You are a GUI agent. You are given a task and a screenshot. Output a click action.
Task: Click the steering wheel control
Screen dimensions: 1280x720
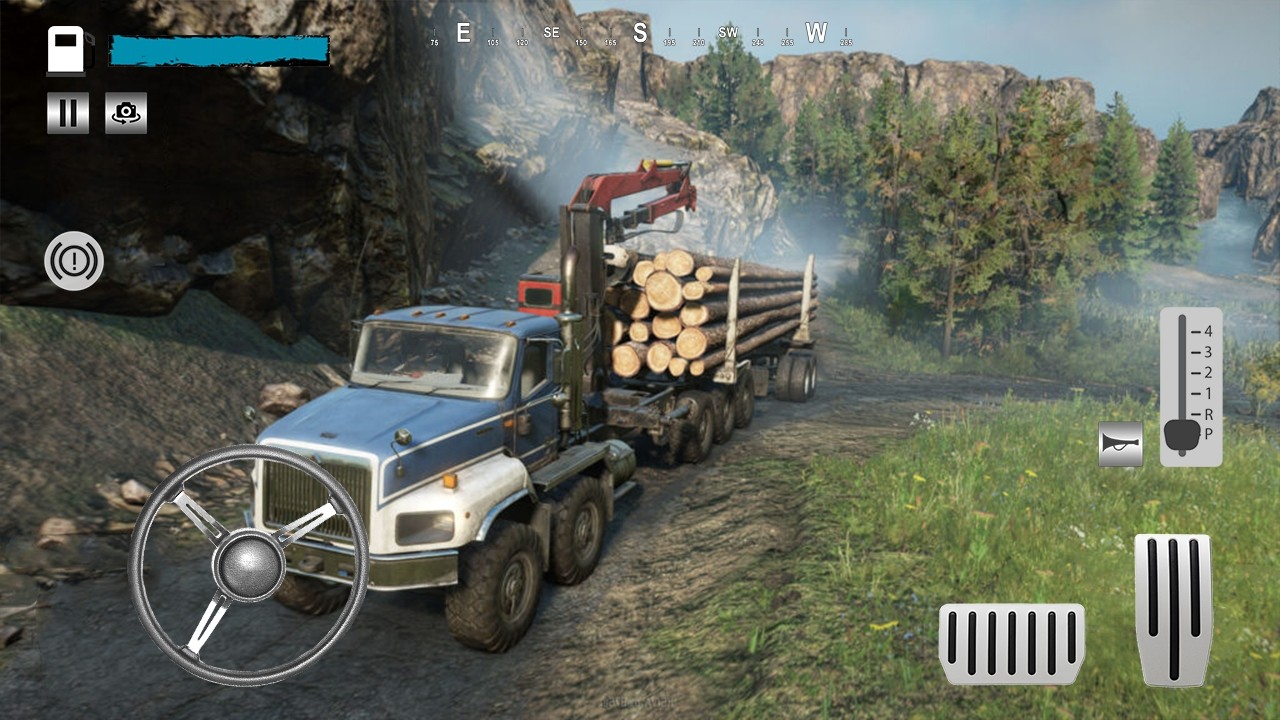point(248,565)
